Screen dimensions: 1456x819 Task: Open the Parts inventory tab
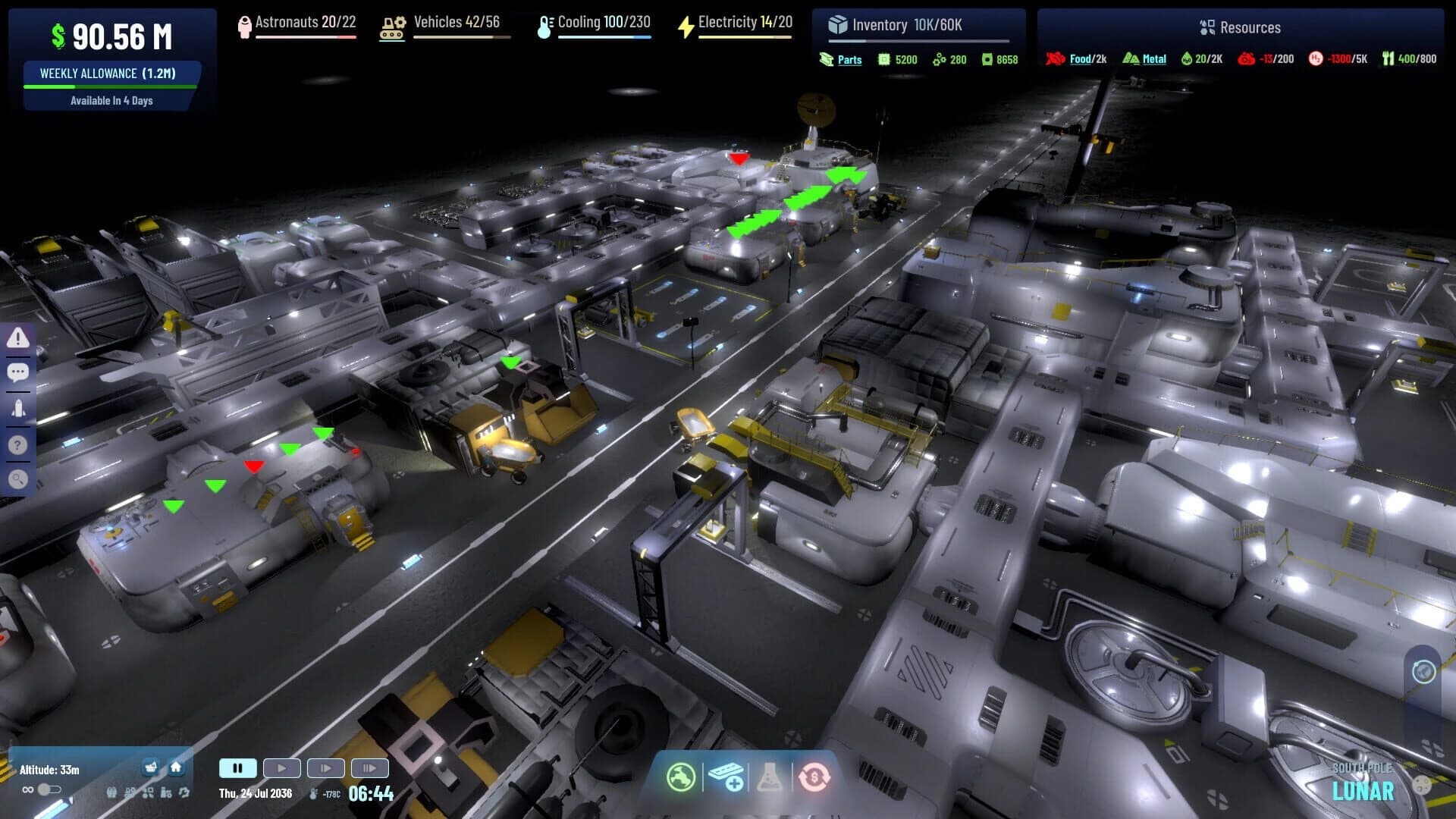pyautogui.click(x=849, y=59)
